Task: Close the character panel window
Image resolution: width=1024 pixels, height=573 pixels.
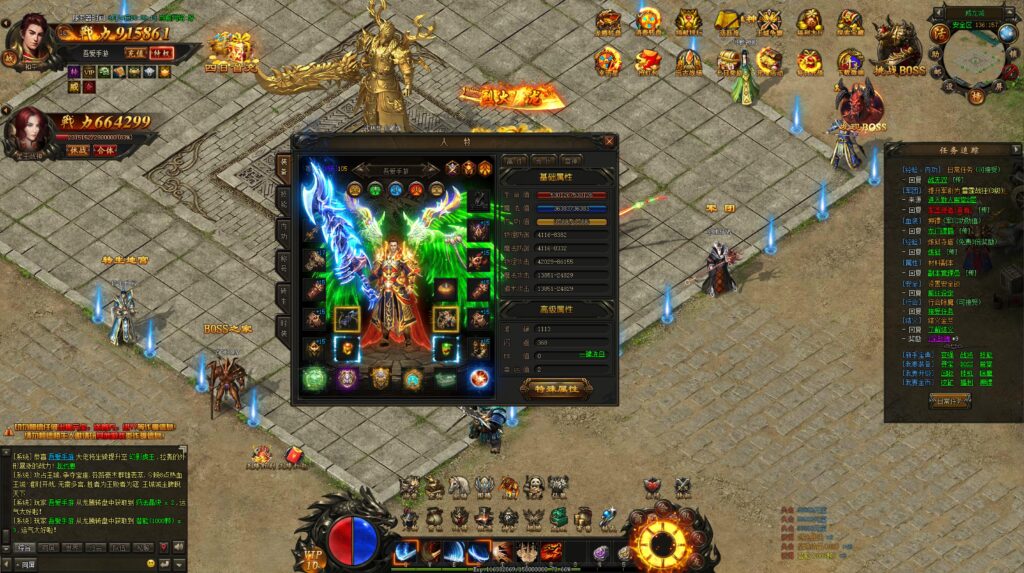Action: coord(609,142)
